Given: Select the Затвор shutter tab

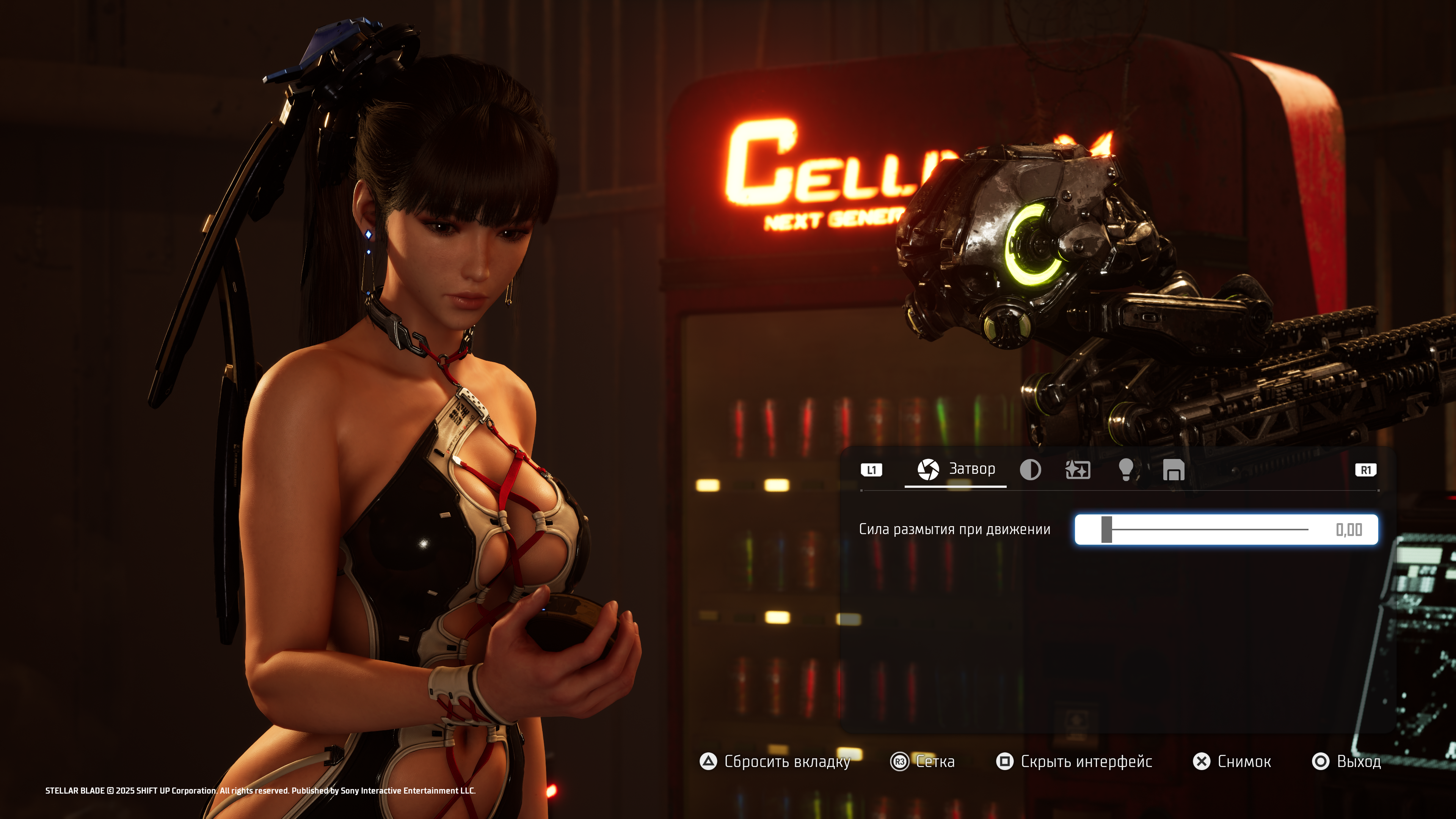Looking at the screenshot, I should click(x=955, y=470).
